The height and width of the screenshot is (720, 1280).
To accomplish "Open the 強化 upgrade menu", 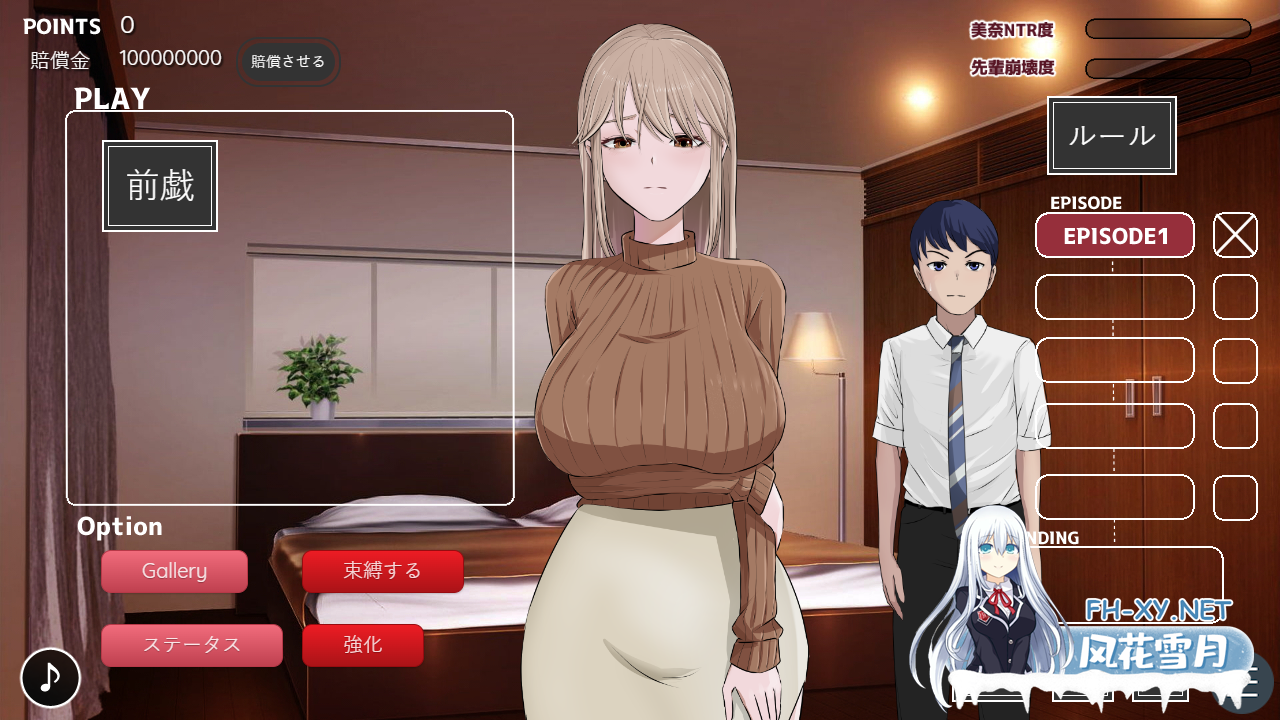I will click(362, 645).
